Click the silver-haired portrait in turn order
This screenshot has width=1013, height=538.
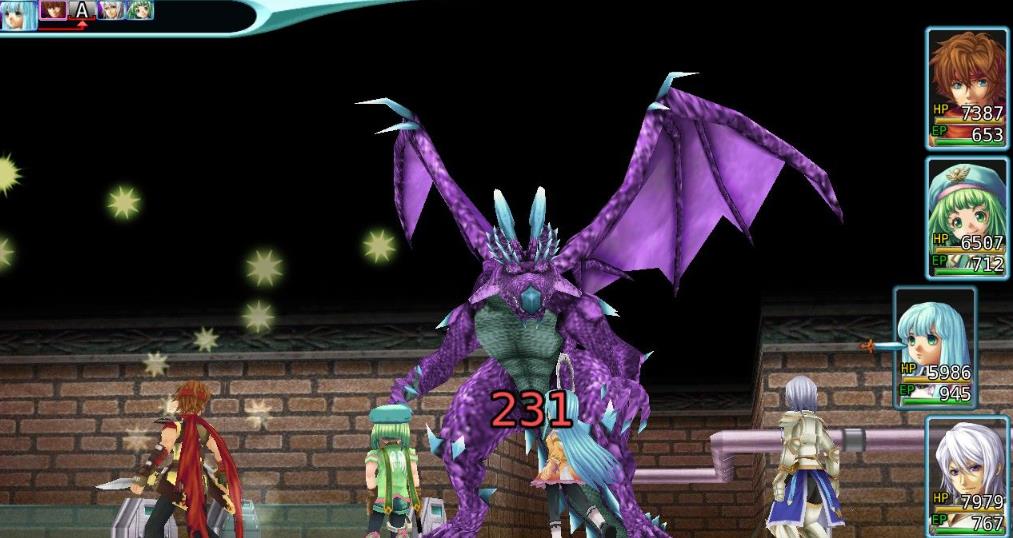(111, 11)
